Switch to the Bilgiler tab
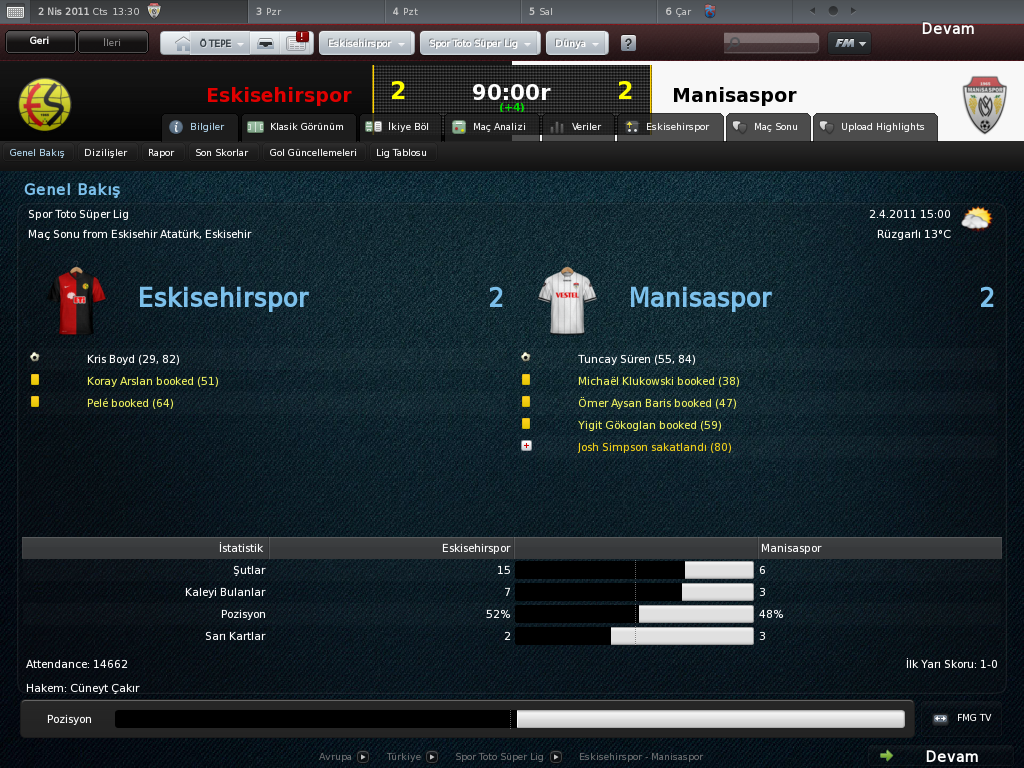Image resolution: width=1024 pixels, height=768 pixels. point(200,127)
